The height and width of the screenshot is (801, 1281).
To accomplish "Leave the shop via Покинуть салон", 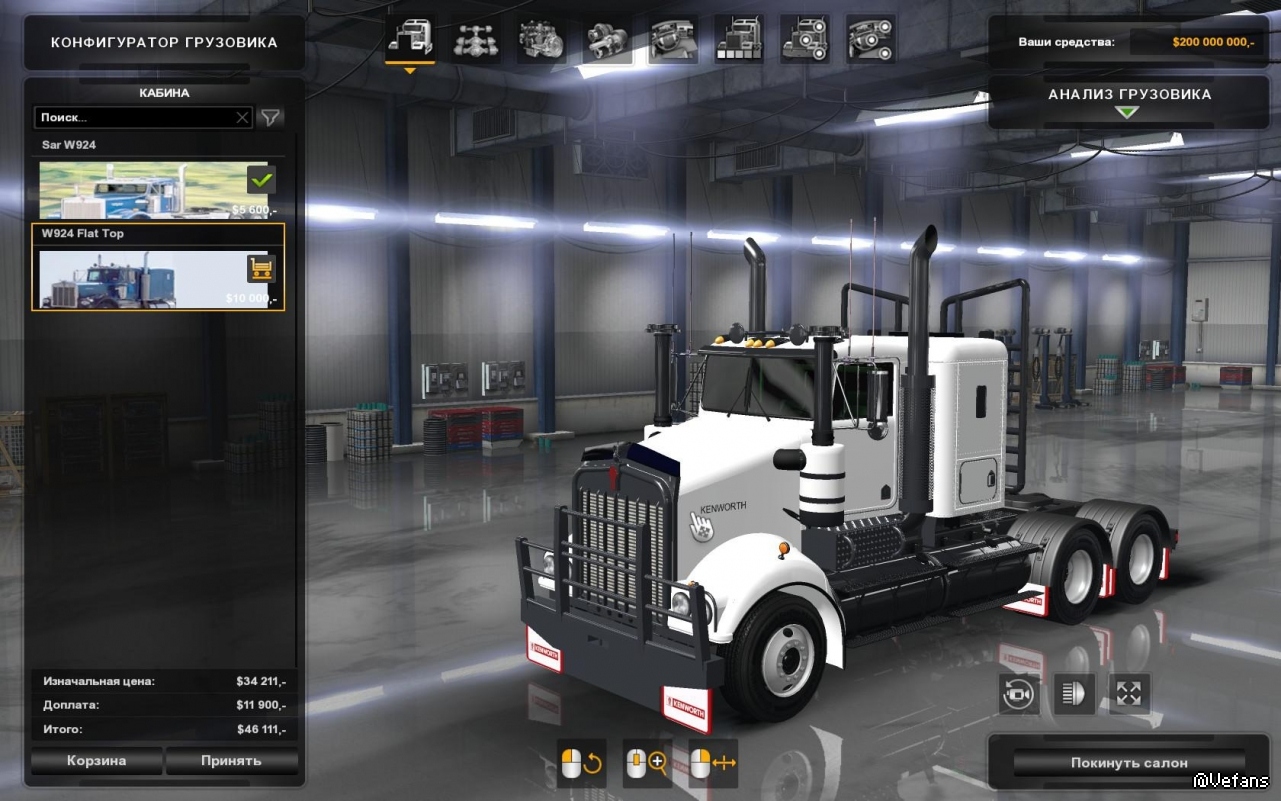I will pyautogui.click(x=1129, y=763).
